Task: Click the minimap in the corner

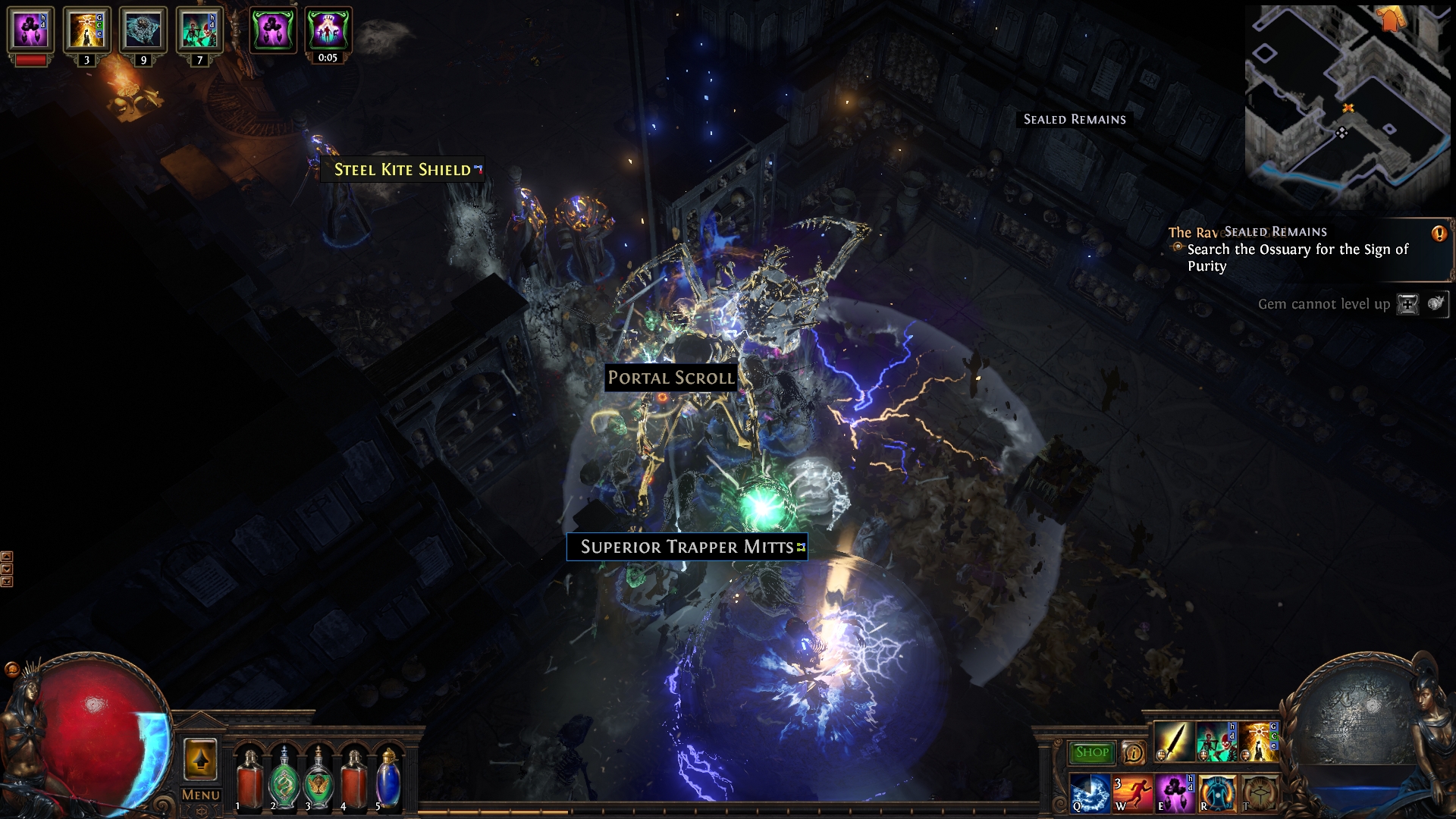Action: point(1346,106)
